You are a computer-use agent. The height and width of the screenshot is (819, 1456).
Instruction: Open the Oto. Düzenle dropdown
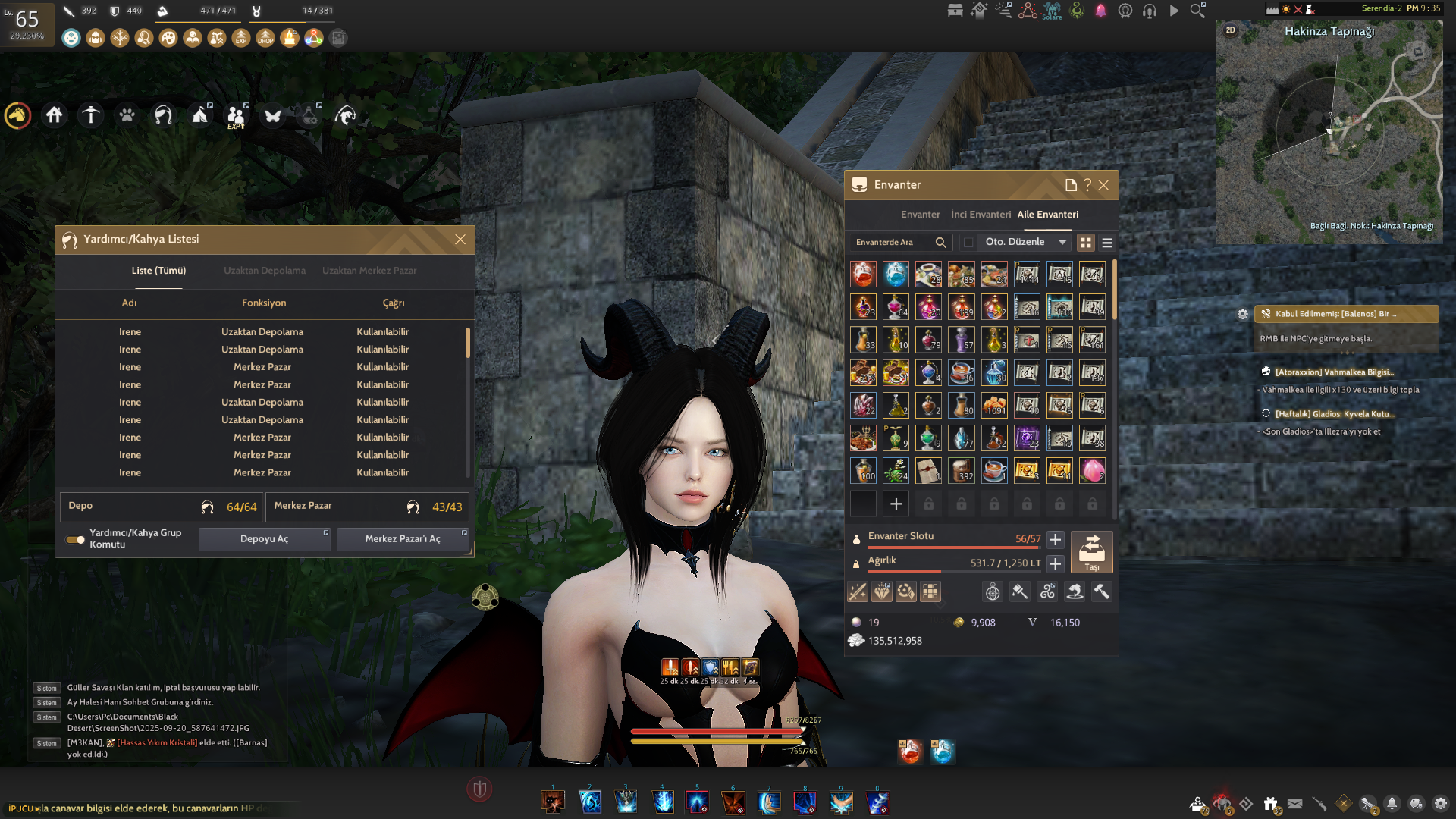tap(1062, 243)
